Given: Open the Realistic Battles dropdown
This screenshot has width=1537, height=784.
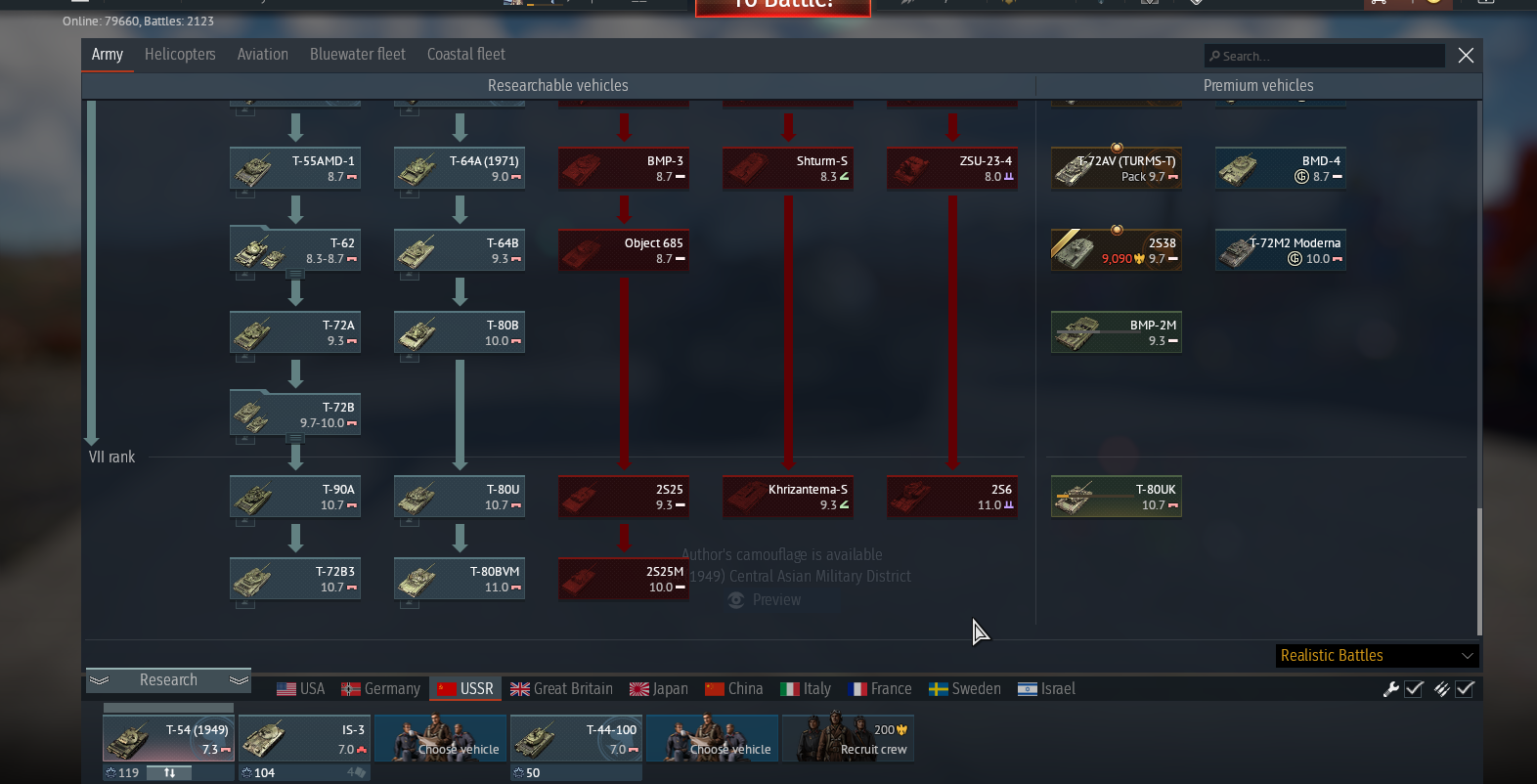Looking at the screenshot, I should pos(1376,655).
